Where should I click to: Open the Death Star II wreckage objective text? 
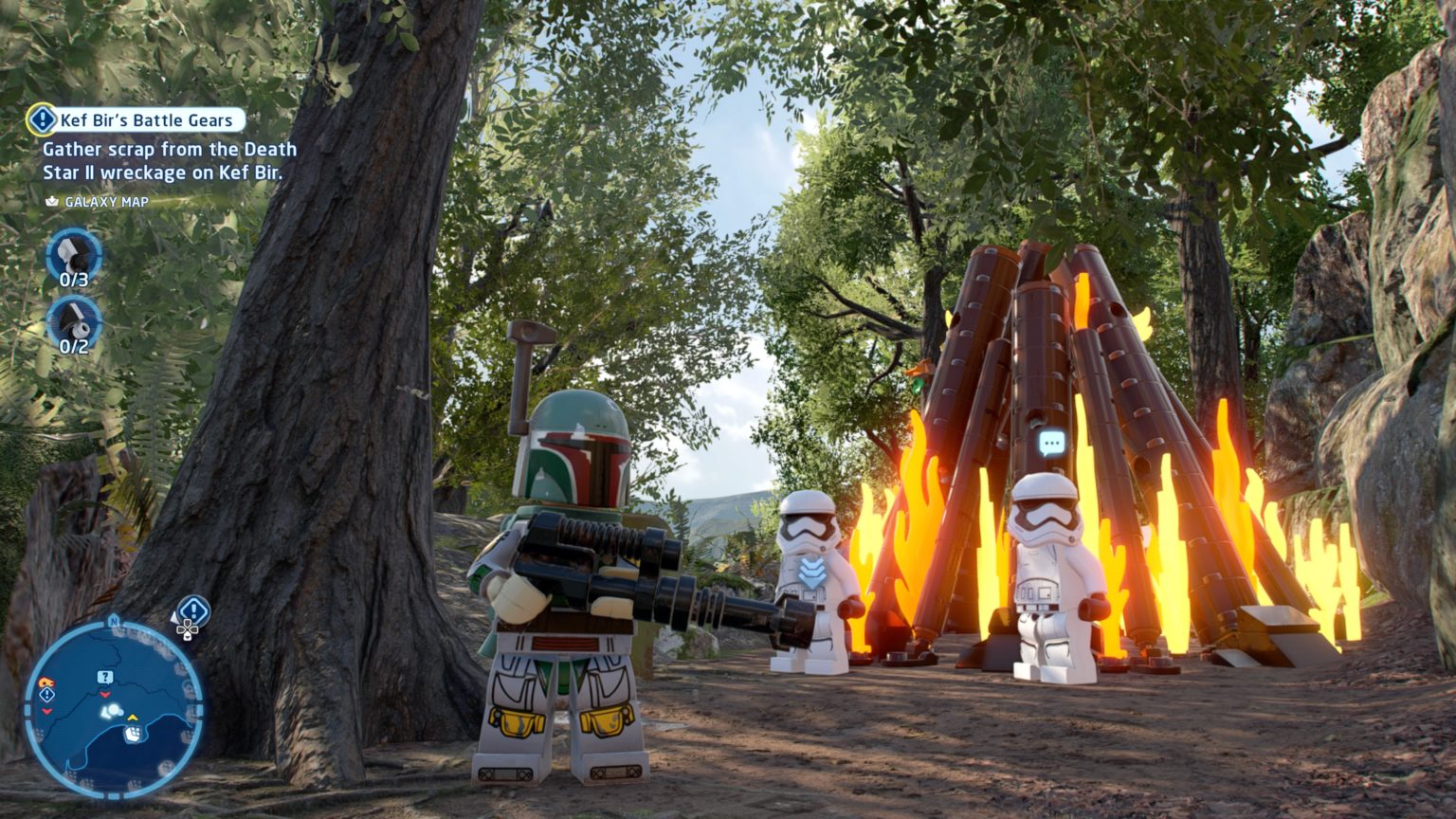click(169, 162)
